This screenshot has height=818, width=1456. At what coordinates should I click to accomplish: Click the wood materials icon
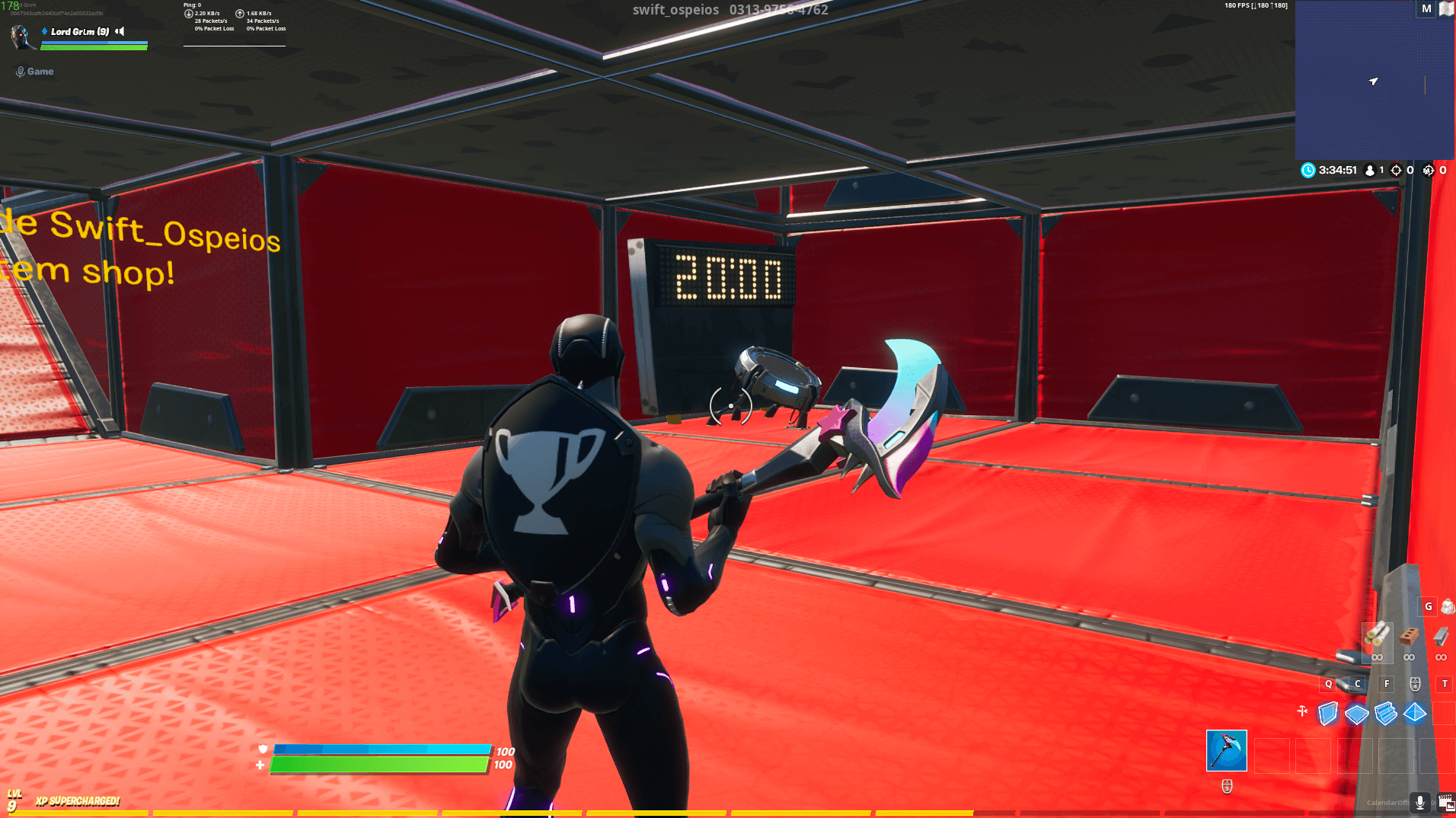1378,636
